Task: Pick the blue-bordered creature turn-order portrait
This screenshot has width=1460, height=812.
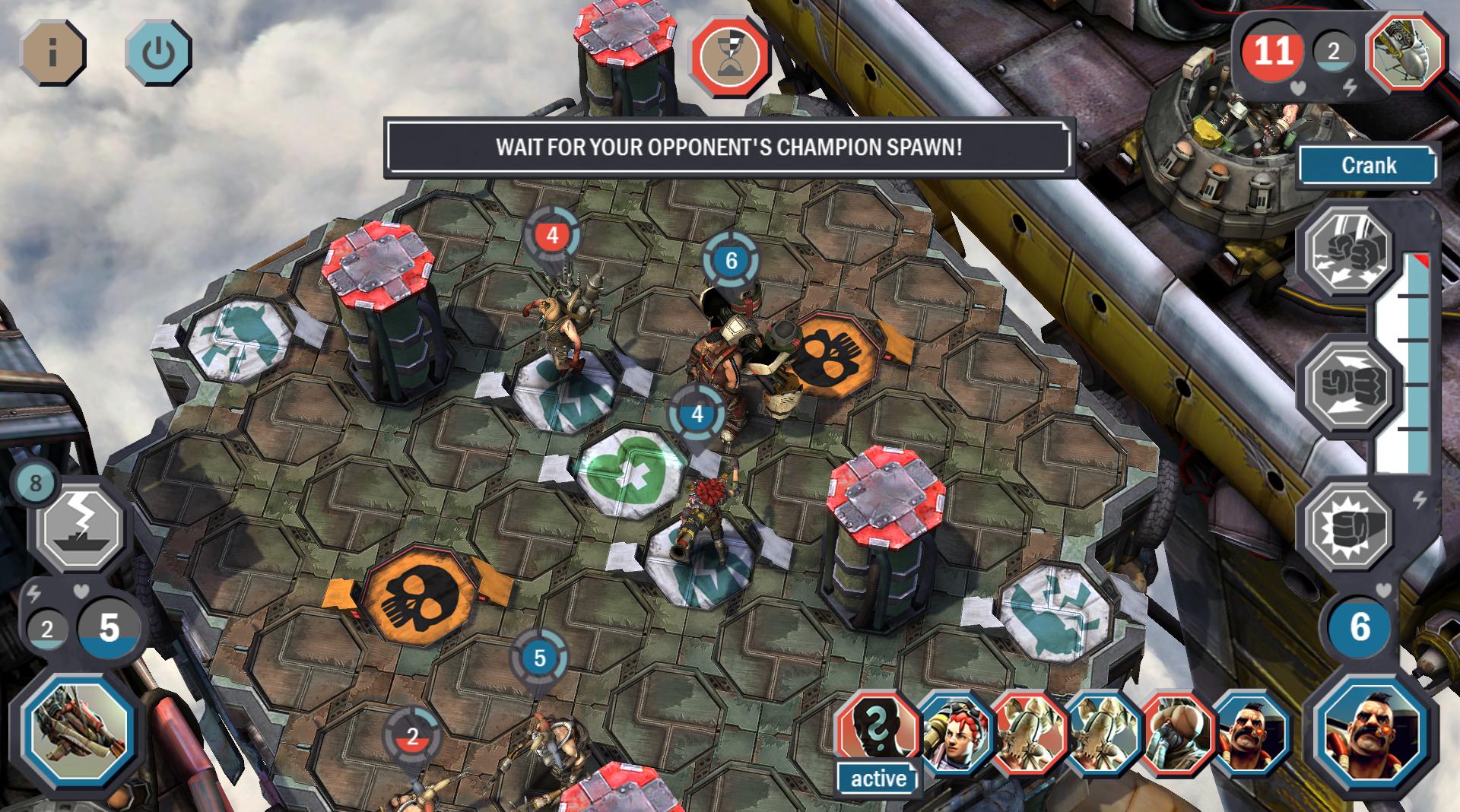Action: [1103, 734]
